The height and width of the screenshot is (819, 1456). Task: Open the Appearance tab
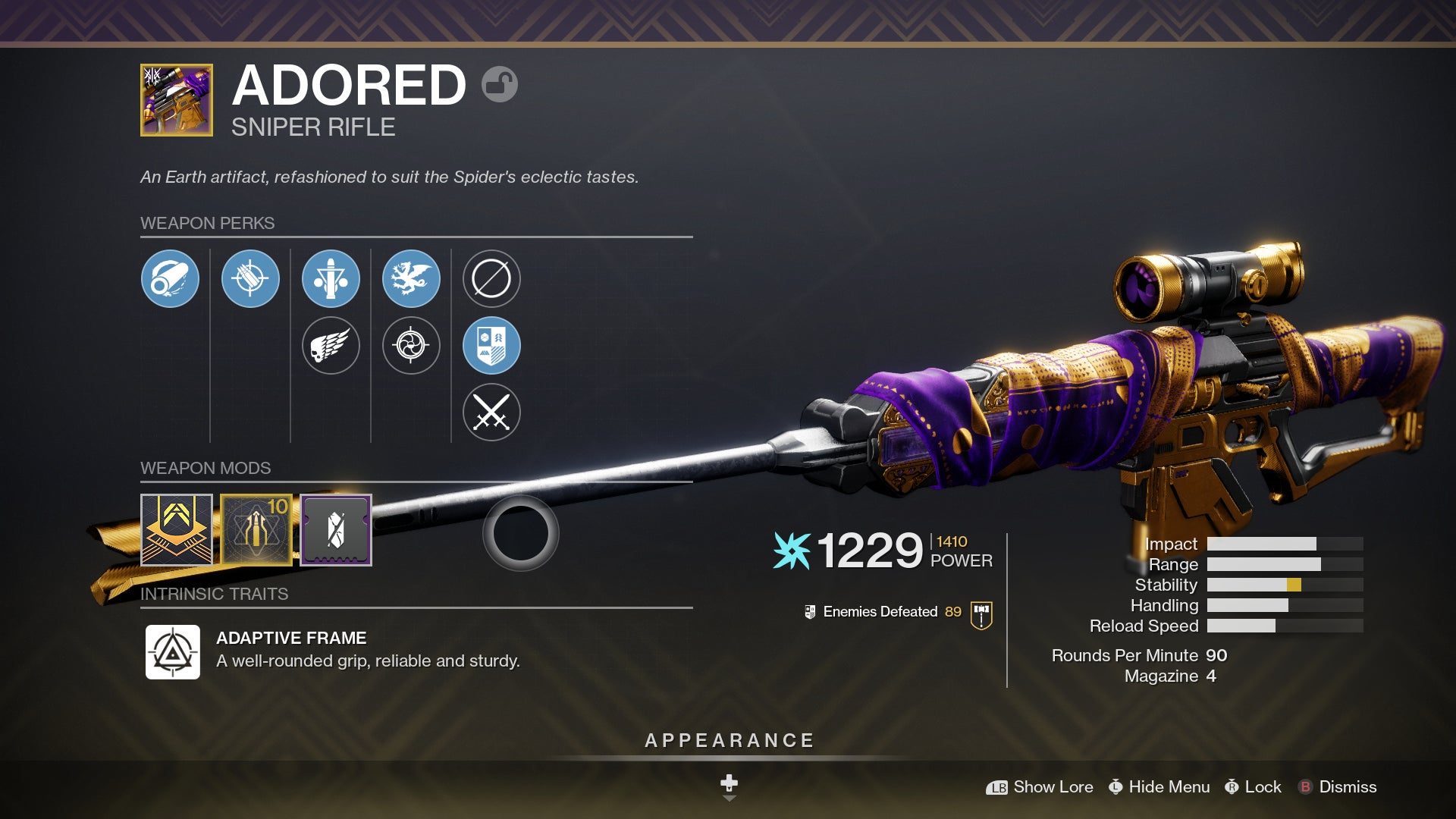tap(728, 739)
